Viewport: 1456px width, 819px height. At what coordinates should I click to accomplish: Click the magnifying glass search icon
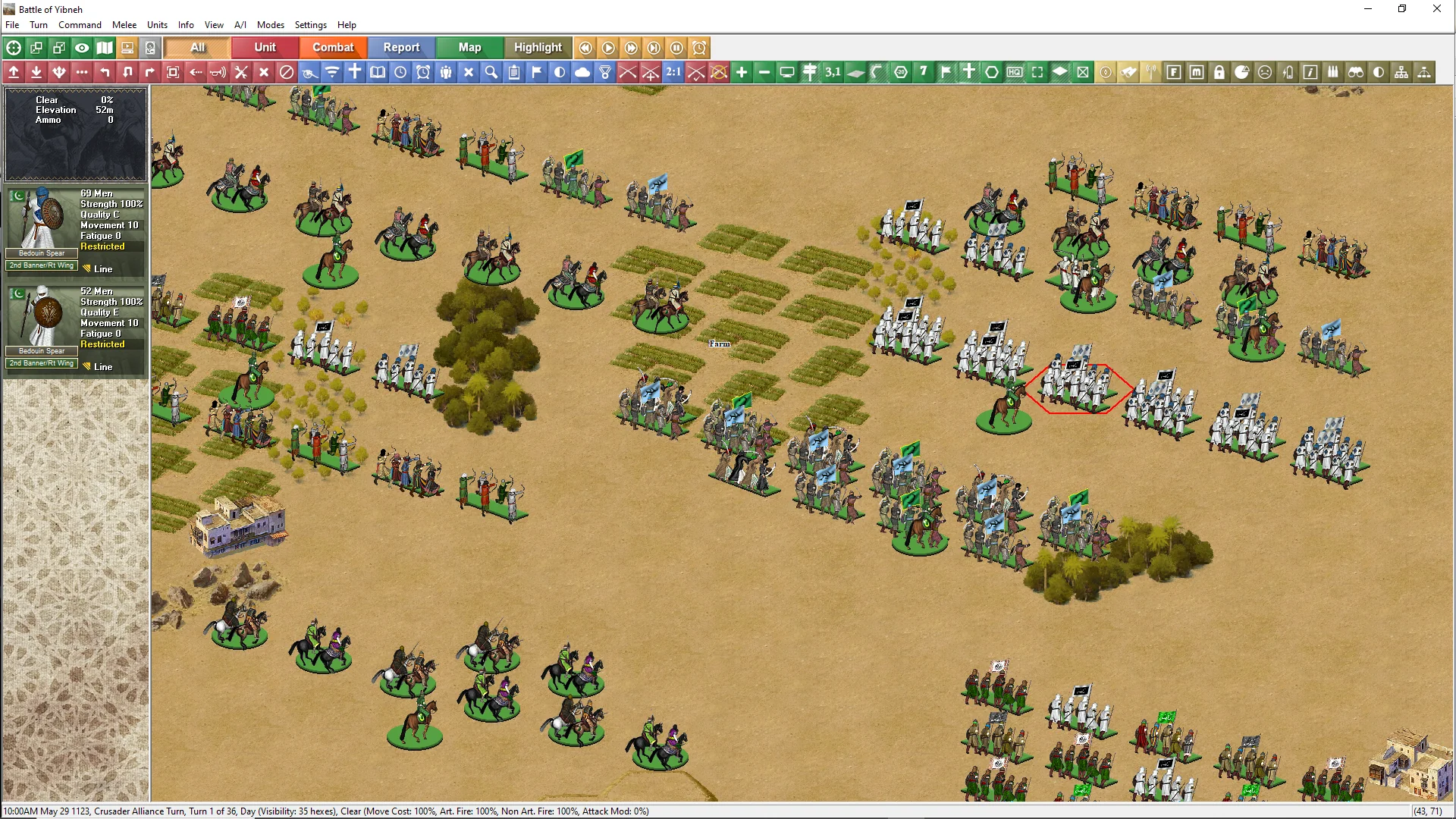point(491,72)
